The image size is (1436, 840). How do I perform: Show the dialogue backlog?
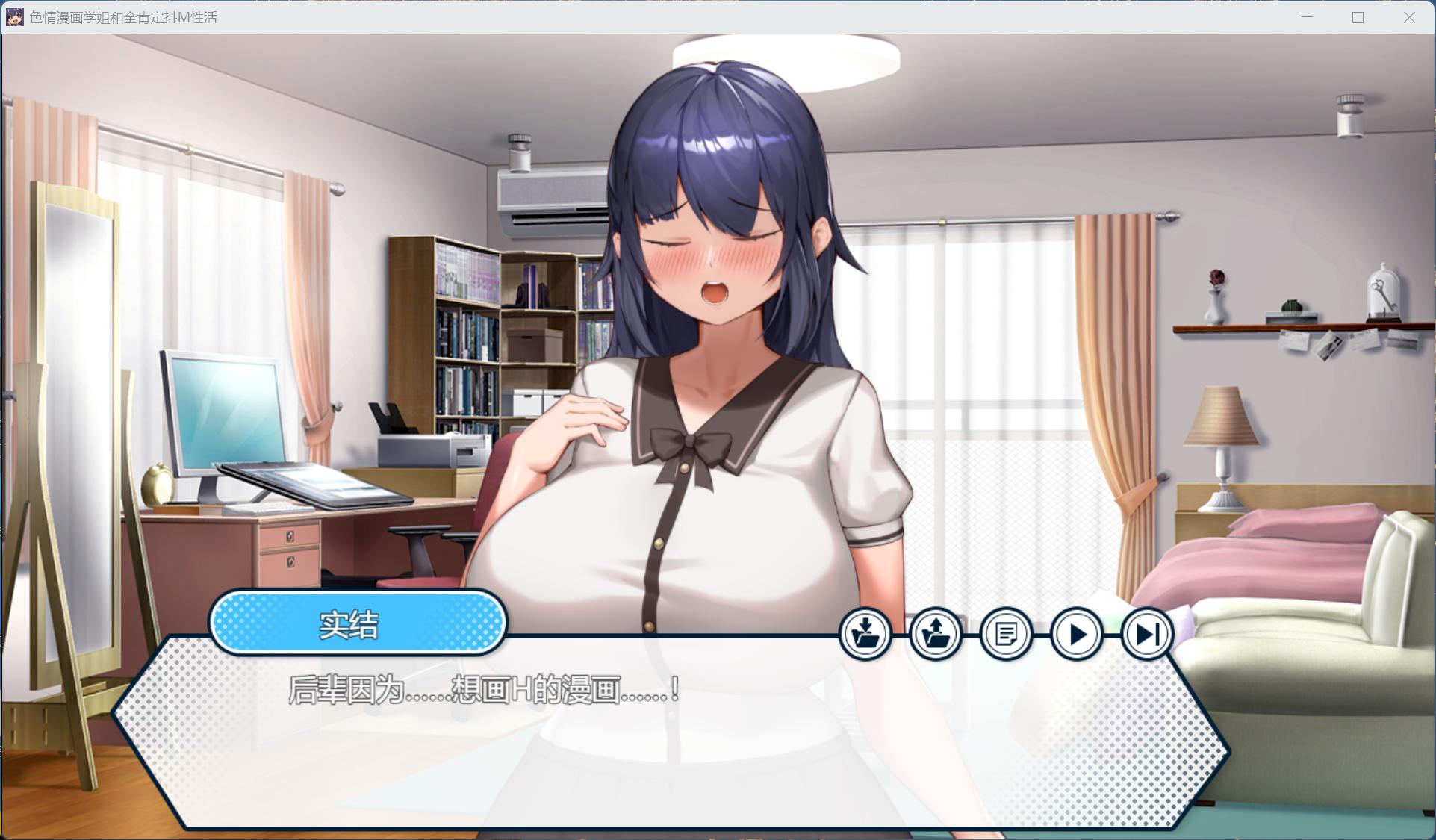click(x=1006, y=635)
